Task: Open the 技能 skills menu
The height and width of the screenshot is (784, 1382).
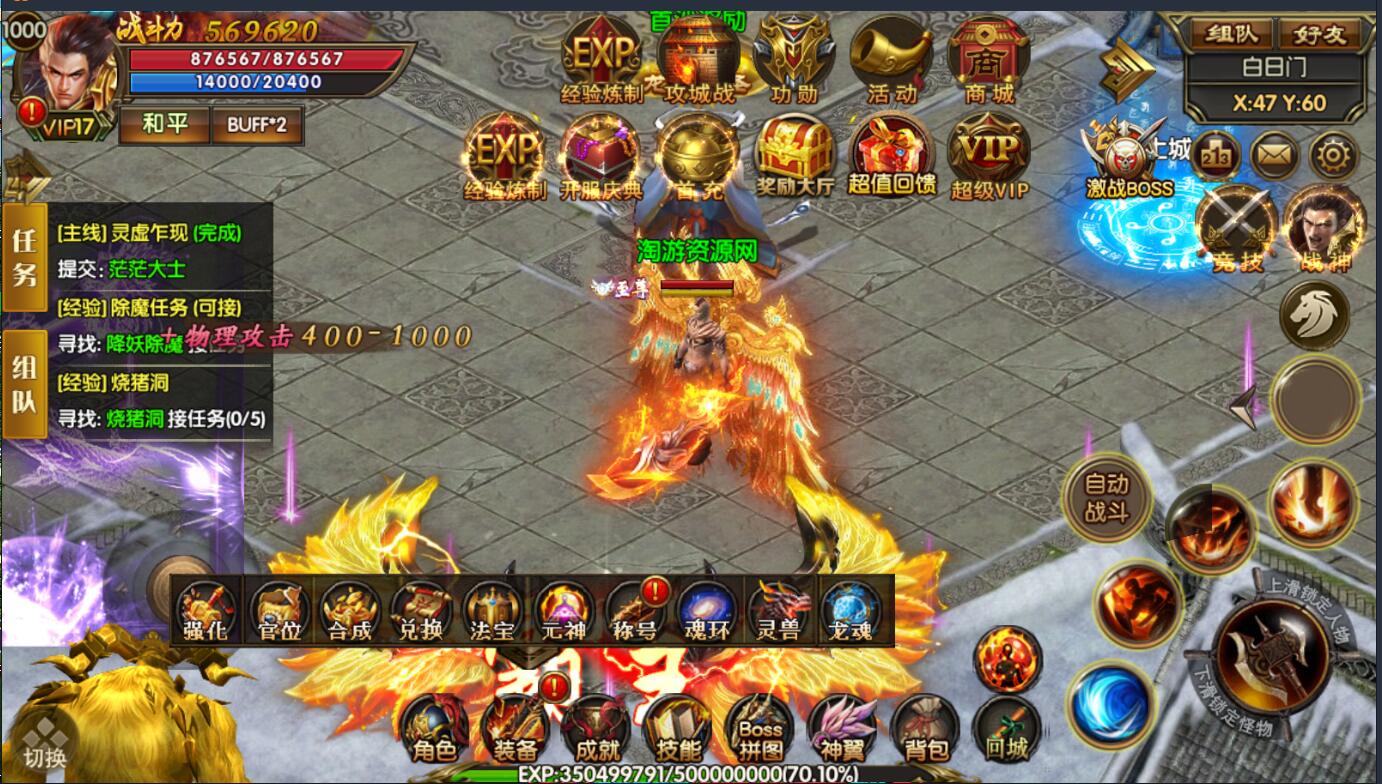Action: [679, 730]
